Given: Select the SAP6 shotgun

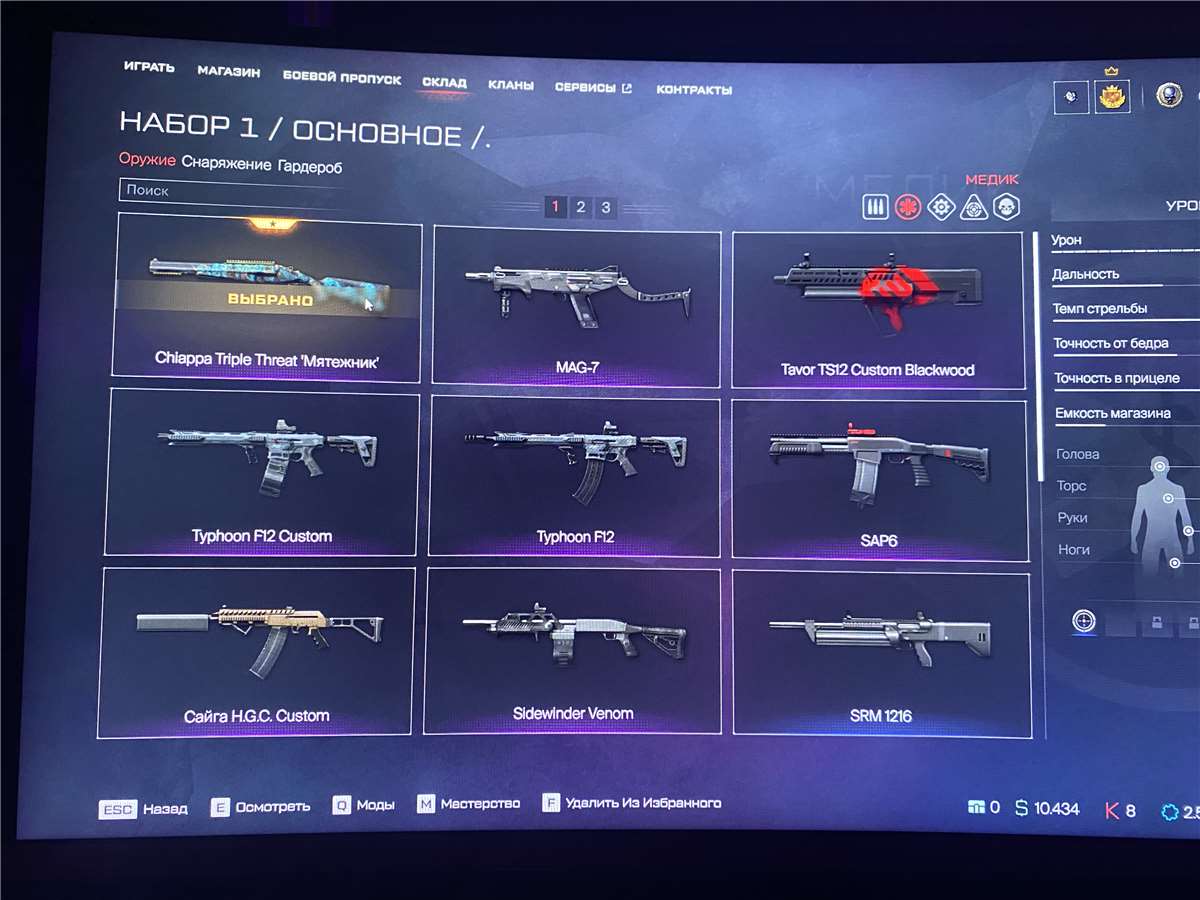Looking at the screenshot, I should coord(879,478).
